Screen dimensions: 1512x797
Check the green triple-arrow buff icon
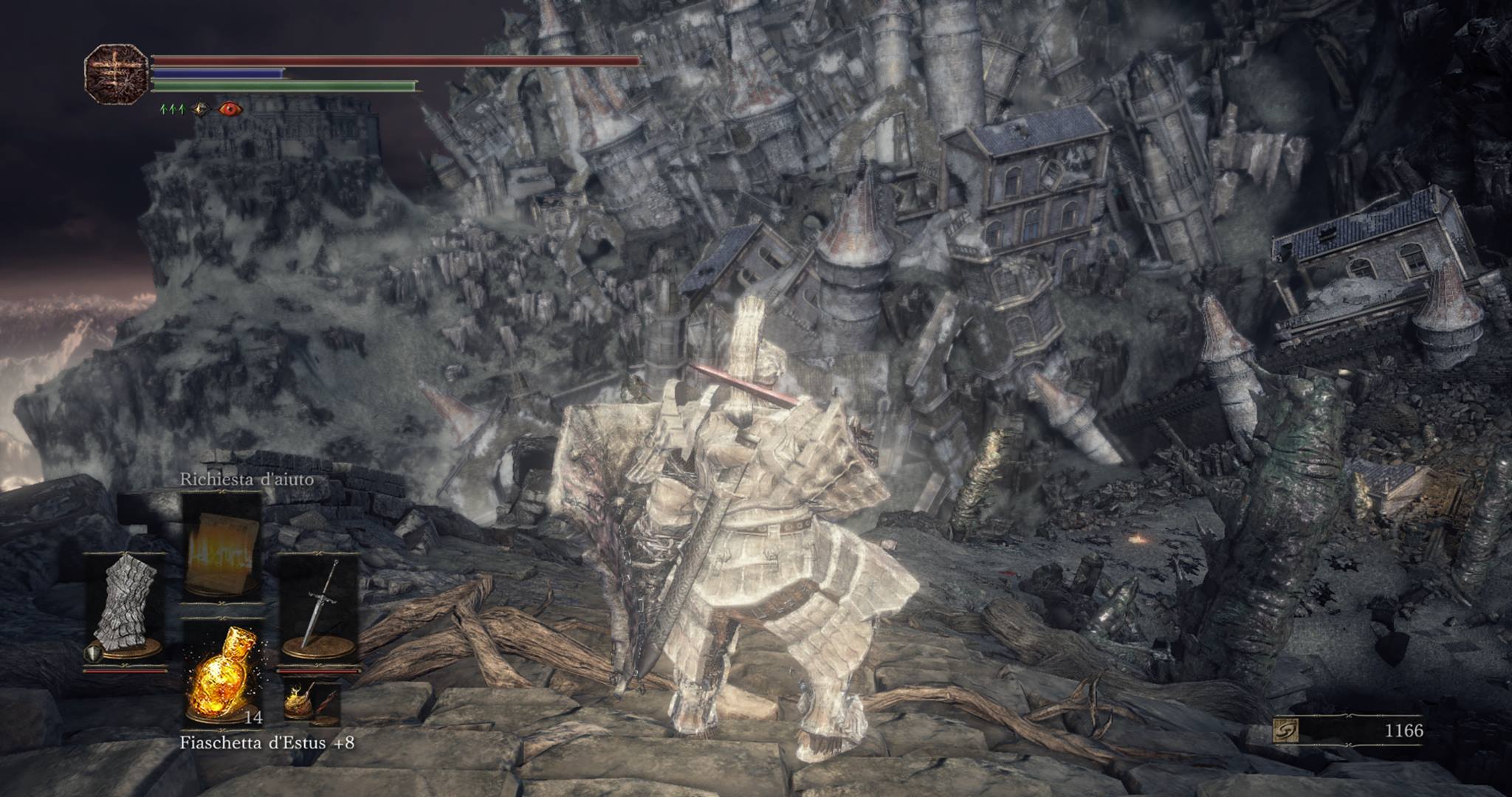point(173,109)
